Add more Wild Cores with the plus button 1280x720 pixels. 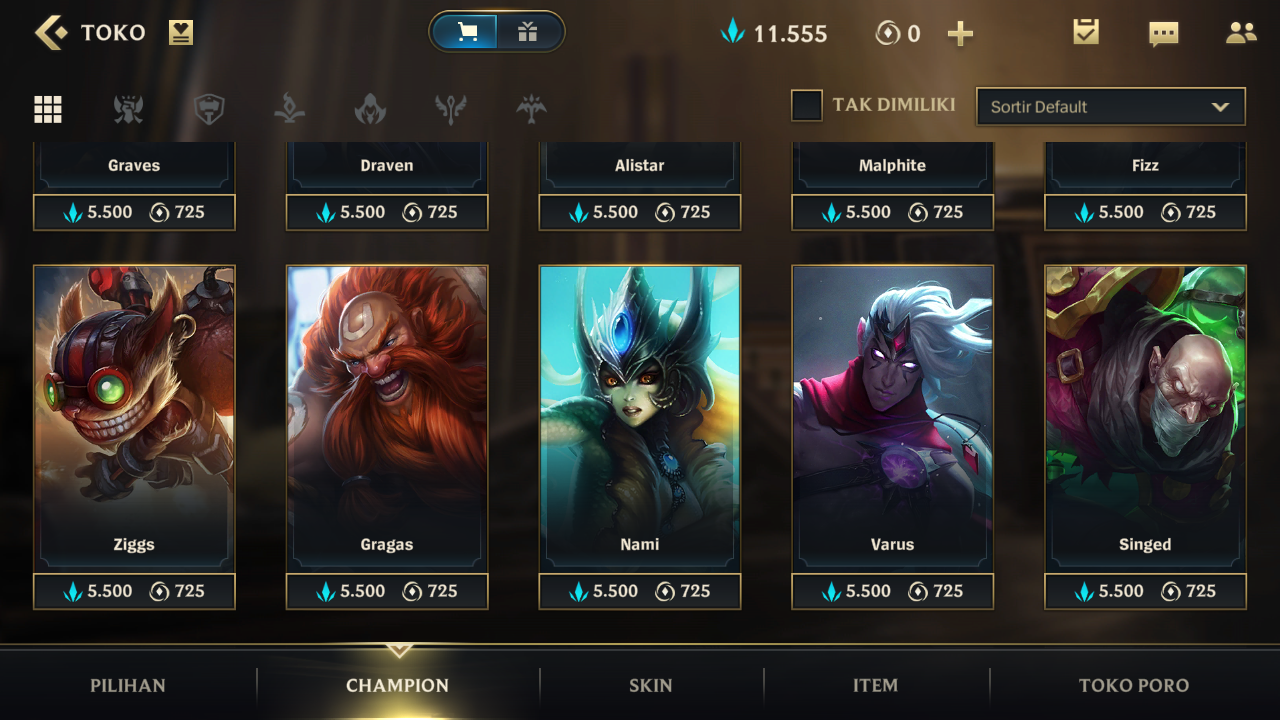click(x=960, y=34)
